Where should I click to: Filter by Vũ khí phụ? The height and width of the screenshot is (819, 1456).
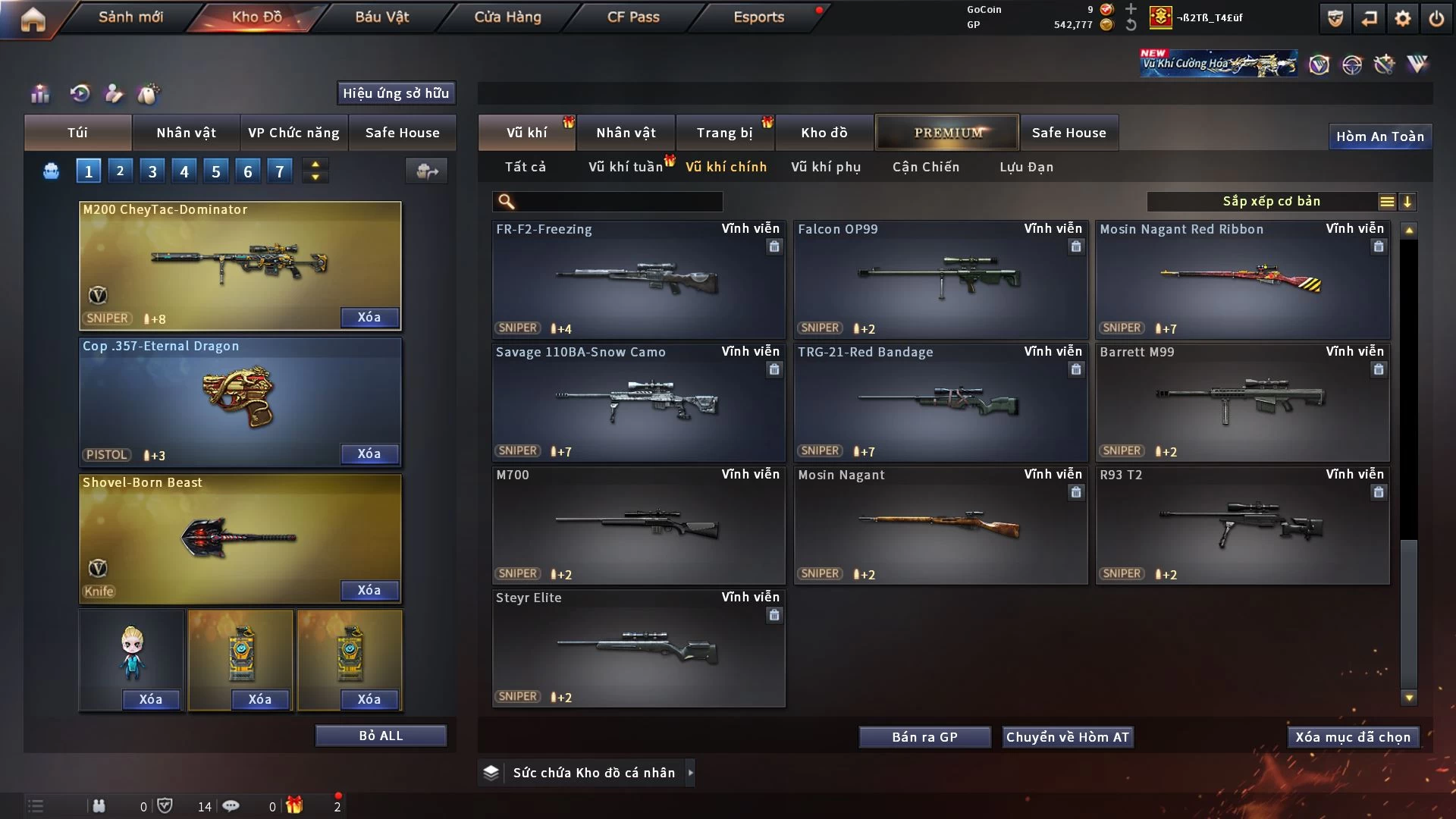pos(826,167)
